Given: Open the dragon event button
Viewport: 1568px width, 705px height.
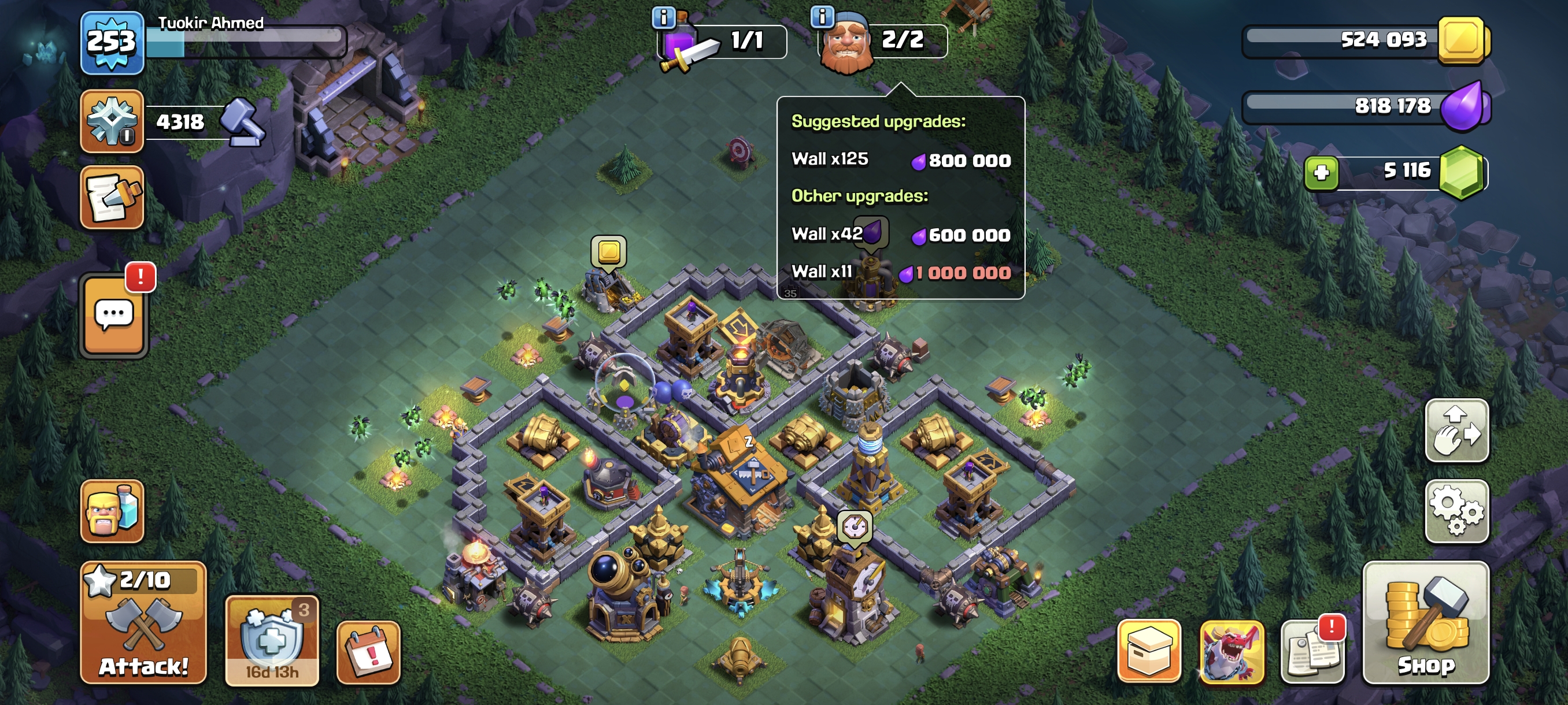Looking at the screenshot, I should point(1231,651).
